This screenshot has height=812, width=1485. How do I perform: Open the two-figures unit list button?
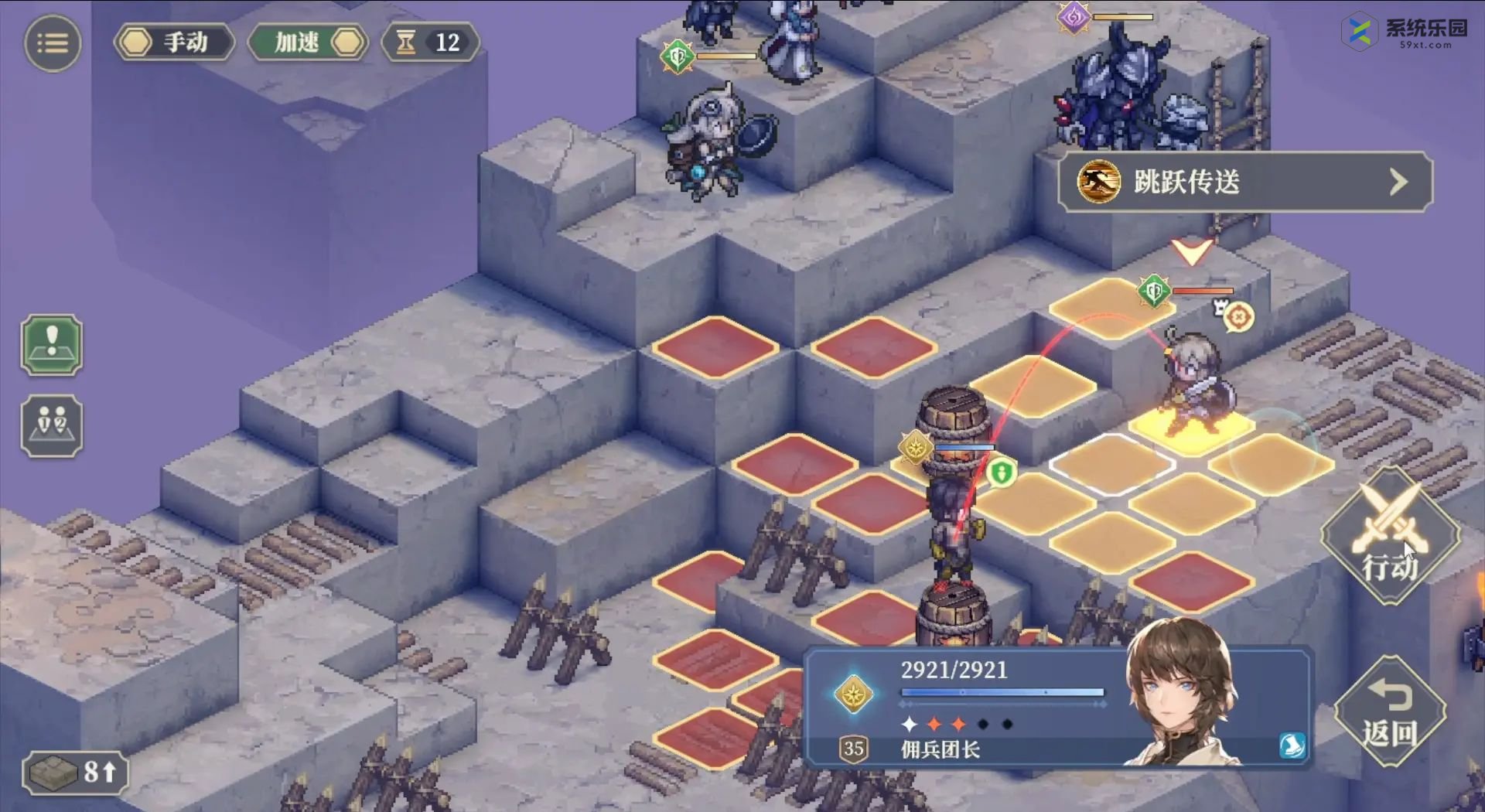click(x=52, y=426)
